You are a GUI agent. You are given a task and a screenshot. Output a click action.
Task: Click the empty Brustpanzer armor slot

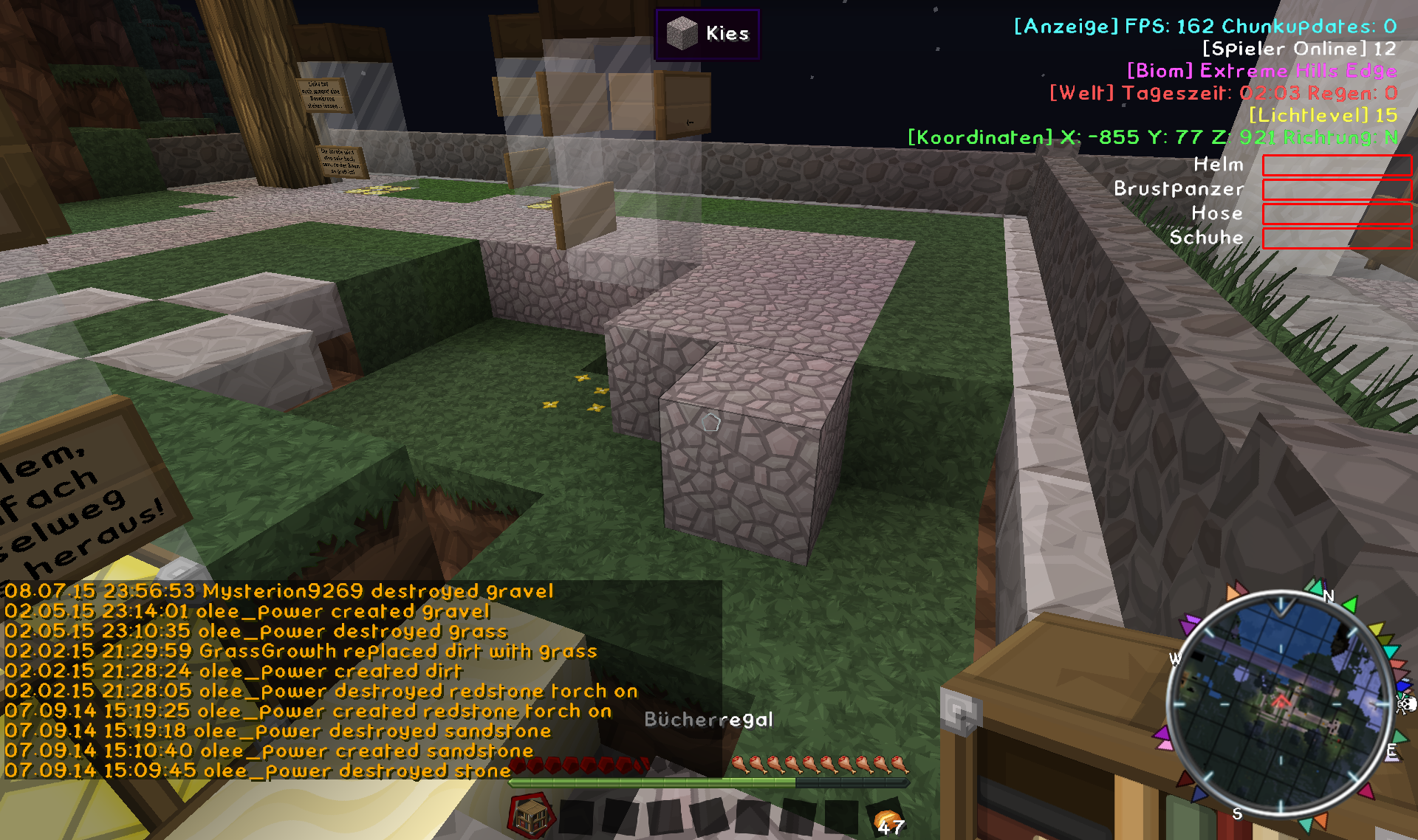1336,190
